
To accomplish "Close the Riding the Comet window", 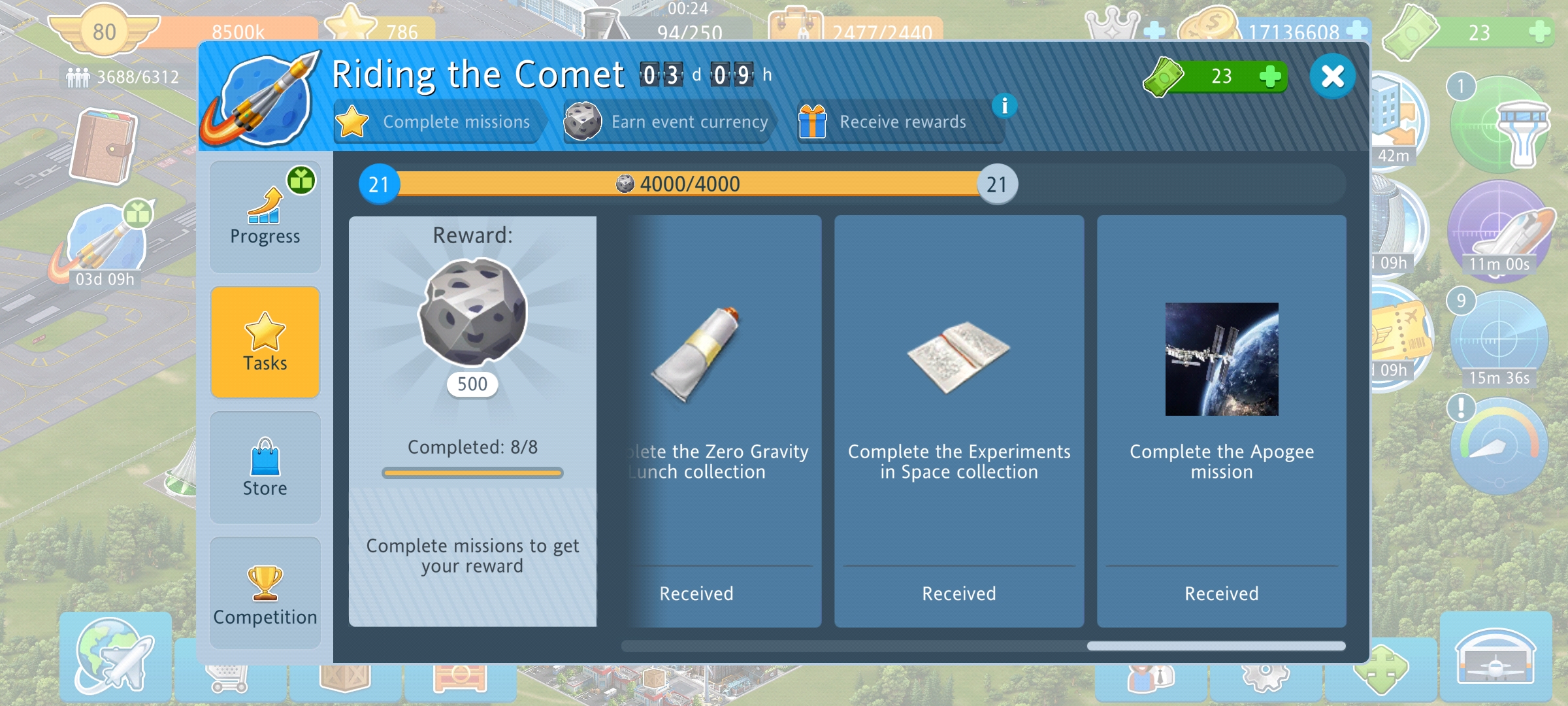I will [1332, 77].
